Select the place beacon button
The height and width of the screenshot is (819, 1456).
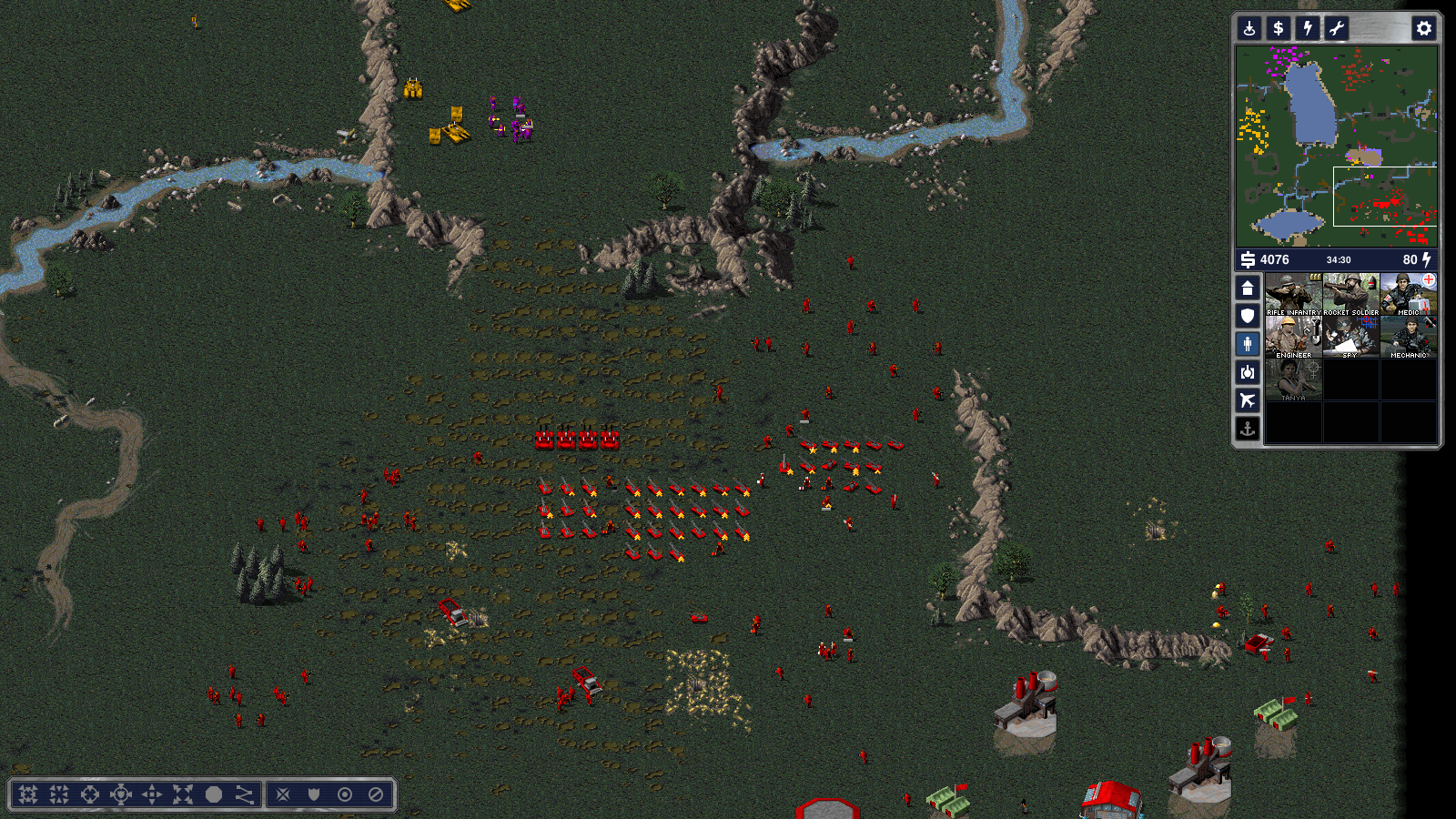click(1249, 28)
